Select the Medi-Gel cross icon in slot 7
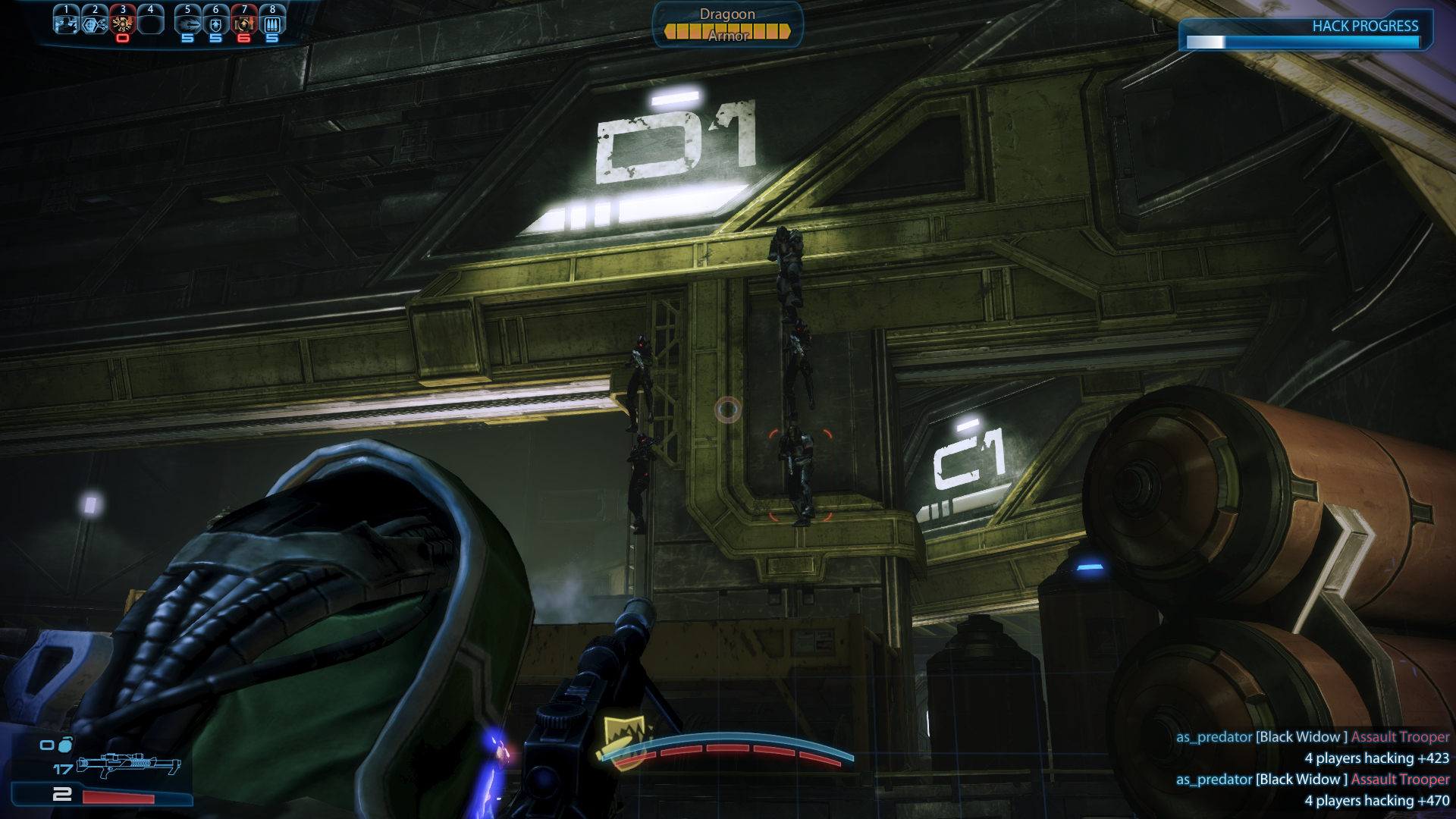Image resolution: width=1456 pixels, height=819 pixels. [243, 24]
